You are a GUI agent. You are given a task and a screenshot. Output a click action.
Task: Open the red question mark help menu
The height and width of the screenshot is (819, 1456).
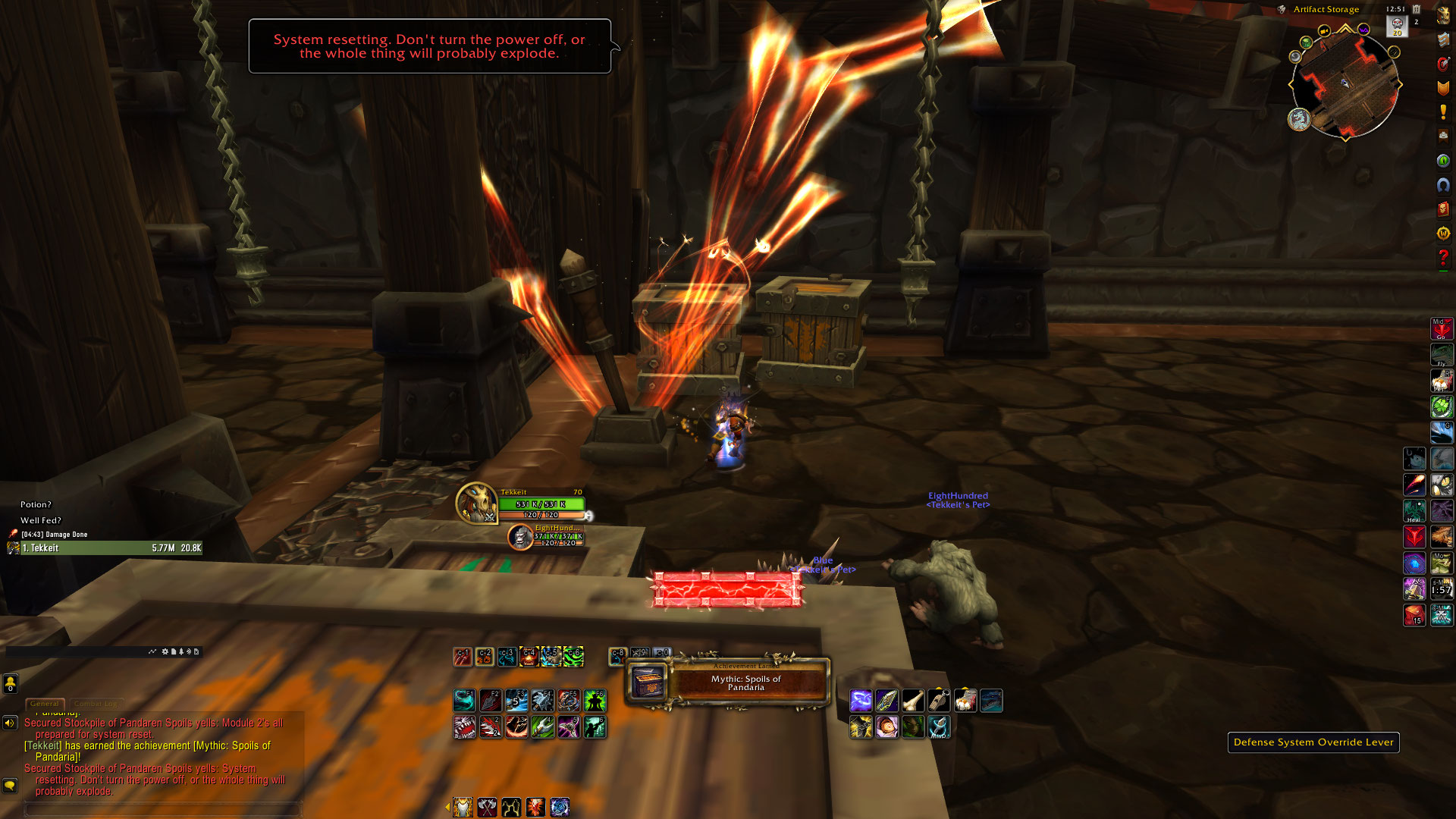(x=1443, y=258)
